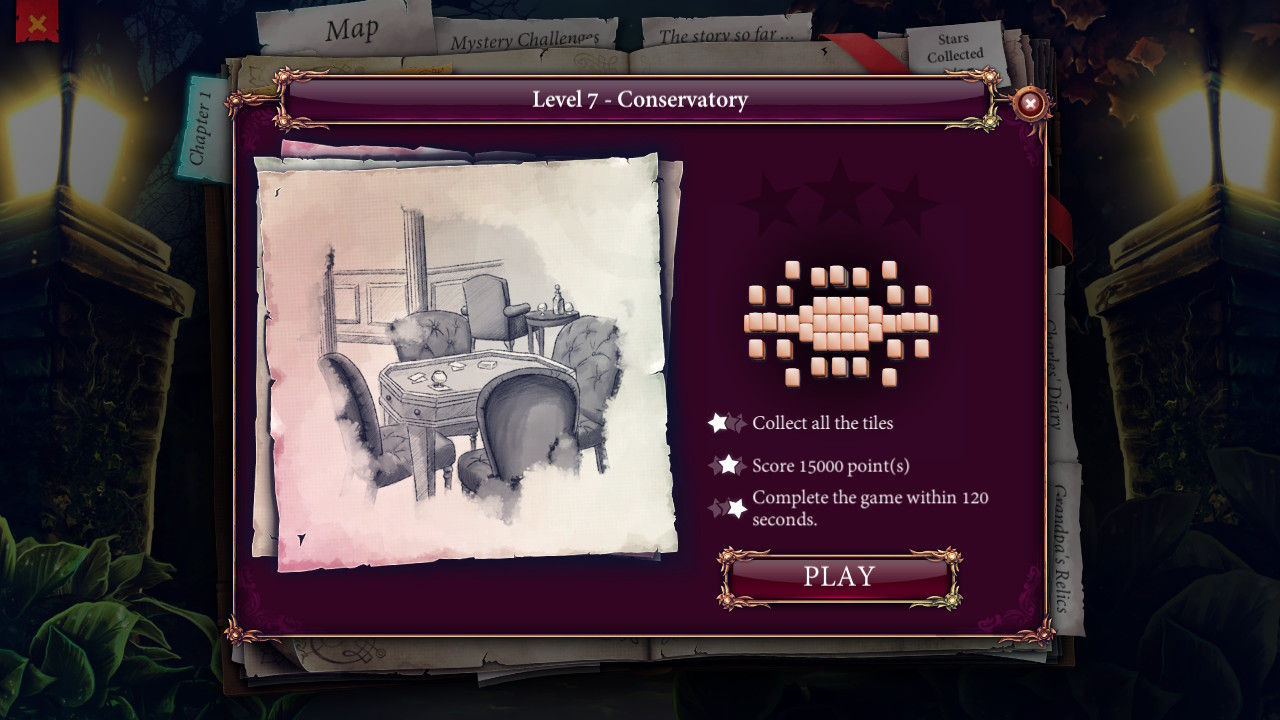The height and width of the screenshot is (720, 1280).
Task: Select the star icon beside "Collect all the tiles"
Action: (x=727, y=422)
